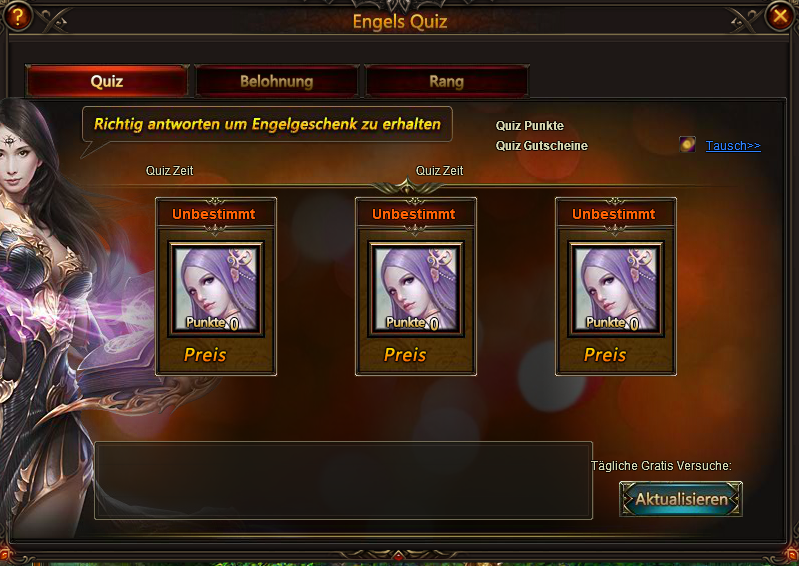Open the Belohnung tab
The height and width of the screenshot is (566, 799).
coord(277,81)
